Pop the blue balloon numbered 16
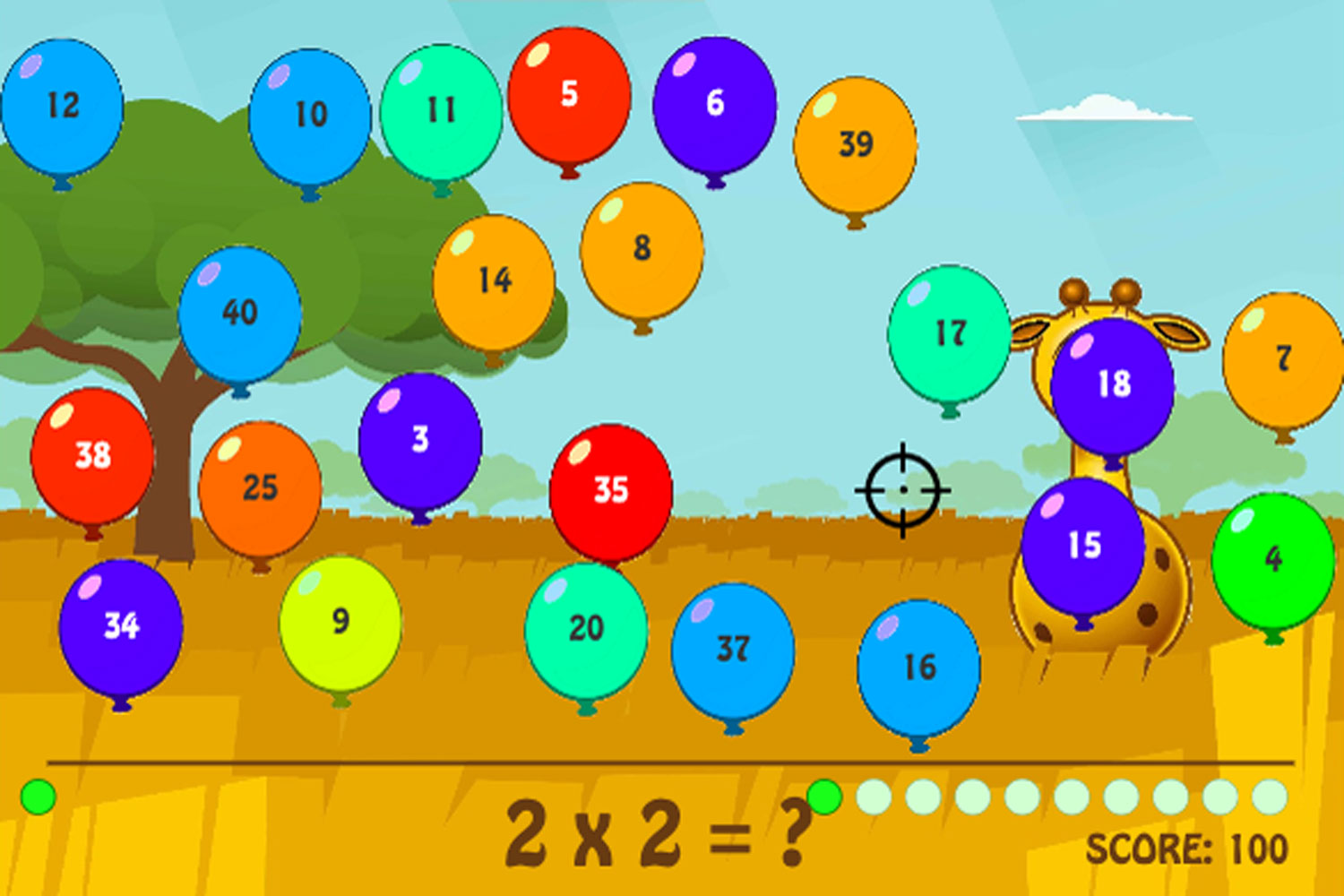 (918, 665)
